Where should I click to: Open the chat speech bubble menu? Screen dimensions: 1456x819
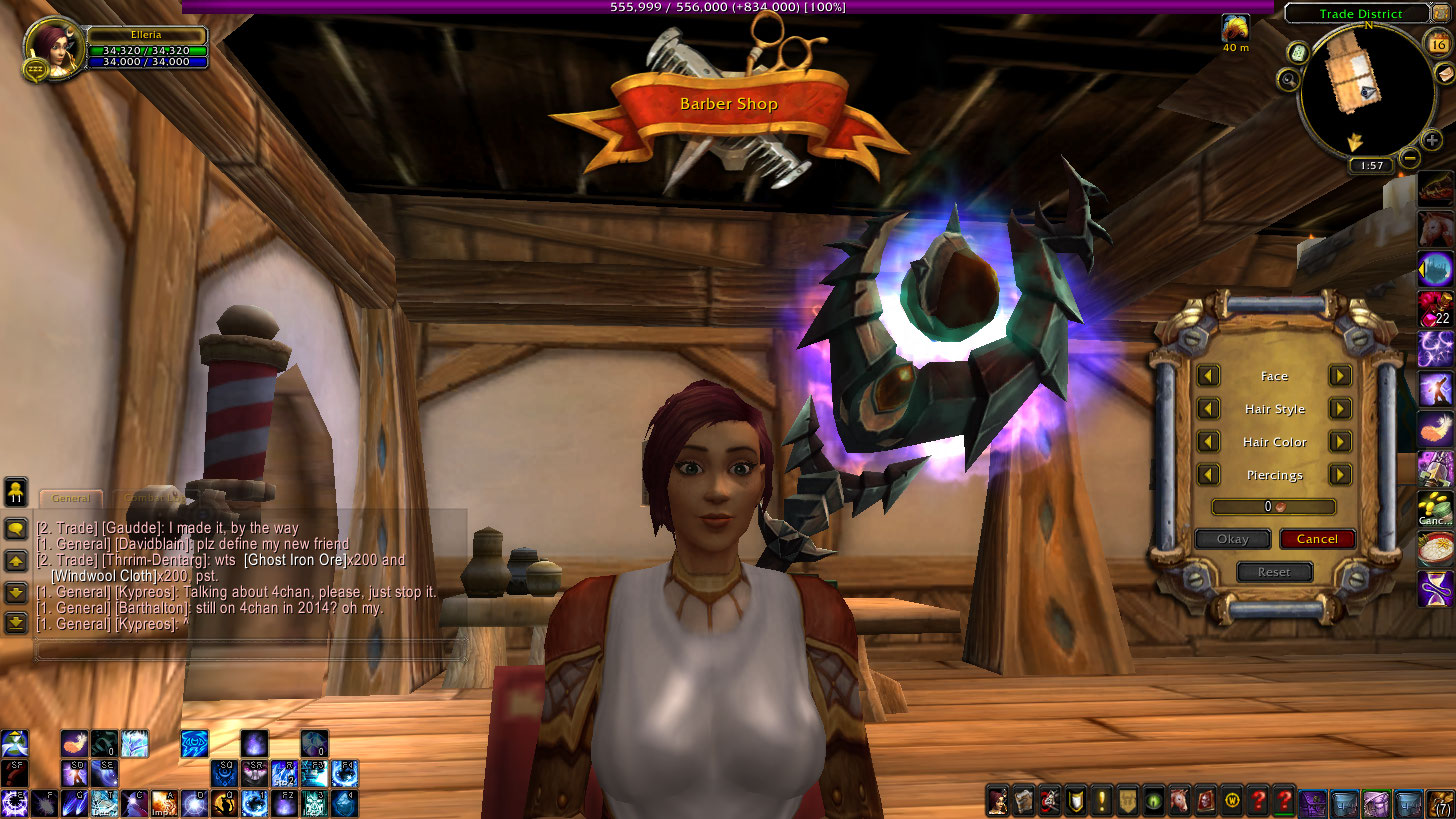(x=16, y=528)
